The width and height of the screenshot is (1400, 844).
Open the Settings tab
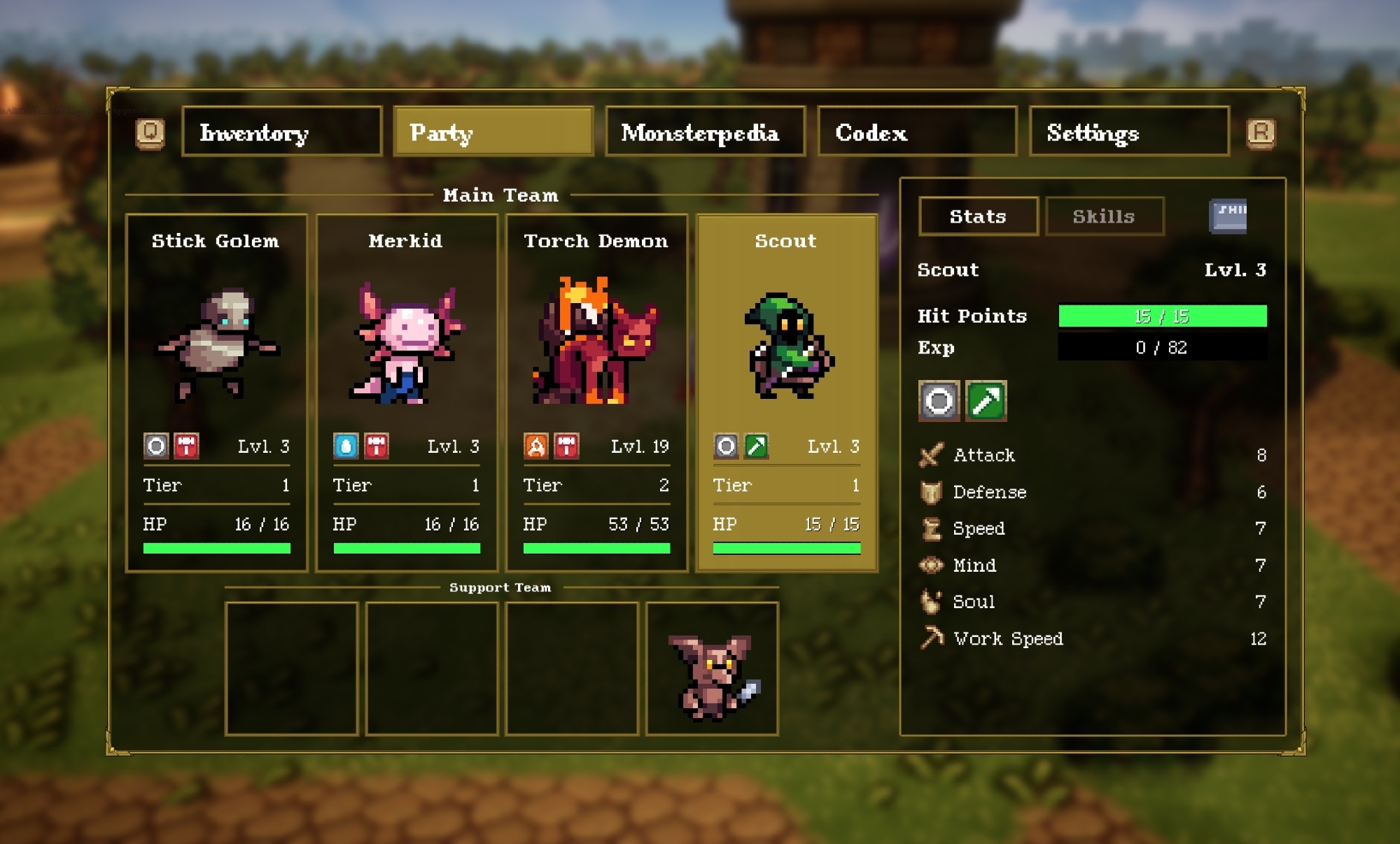[1128, 132]
